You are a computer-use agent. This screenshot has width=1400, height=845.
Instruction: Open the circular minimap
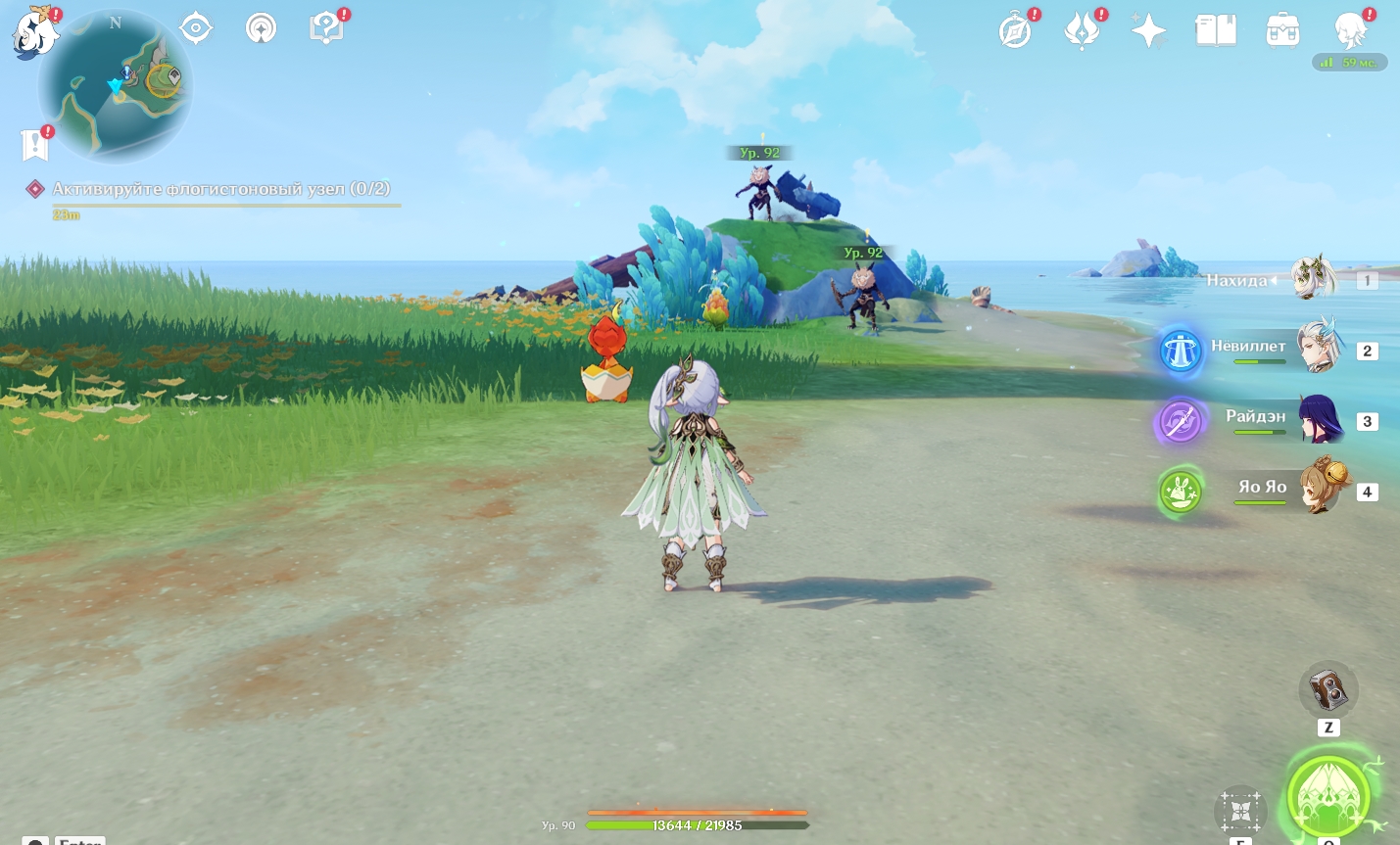[116, 84]
